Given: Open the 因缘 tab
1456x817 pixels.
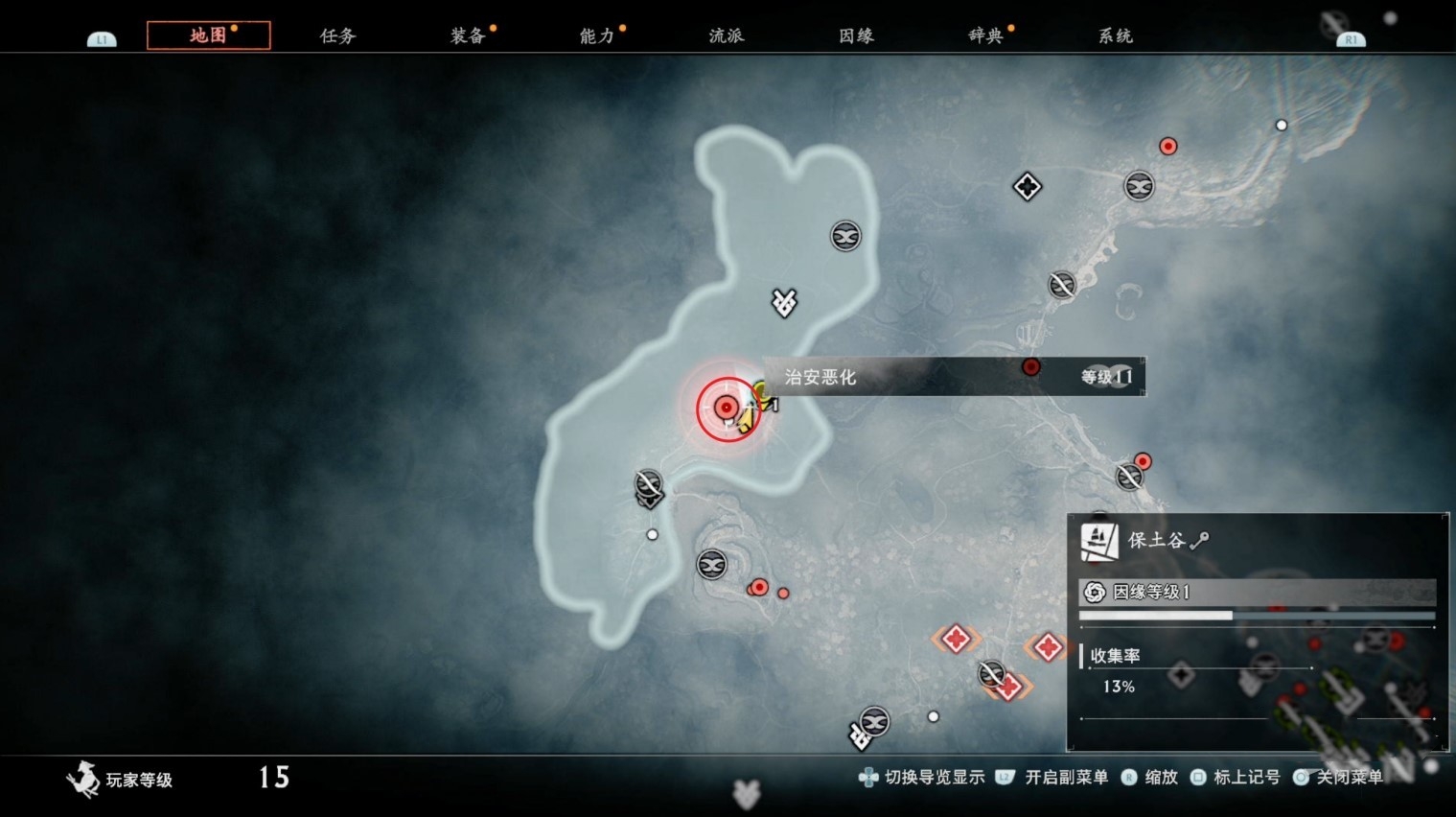Looking at the screenshot, I should click(856, 35).
